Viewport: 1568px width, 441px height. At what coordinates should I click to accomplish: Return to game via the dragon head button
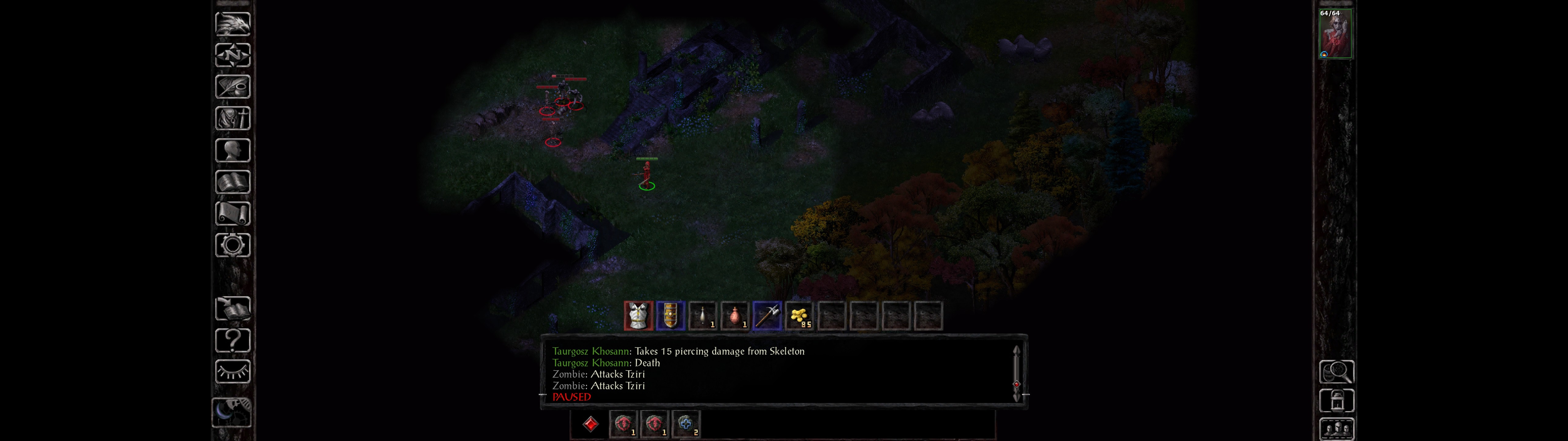tap(232, 24)
